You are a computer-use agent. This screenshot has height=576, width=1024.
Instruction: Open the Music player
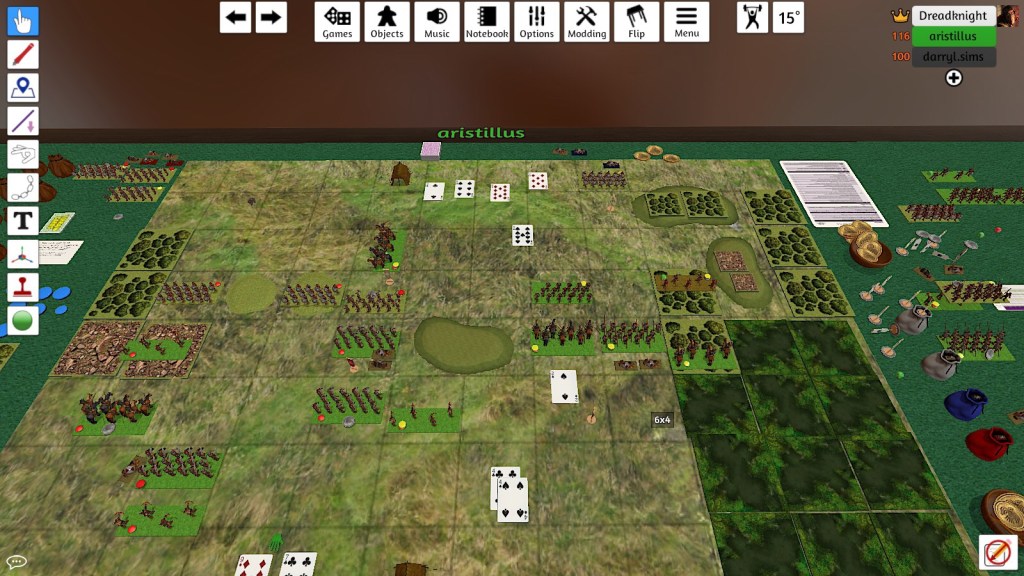437,21
